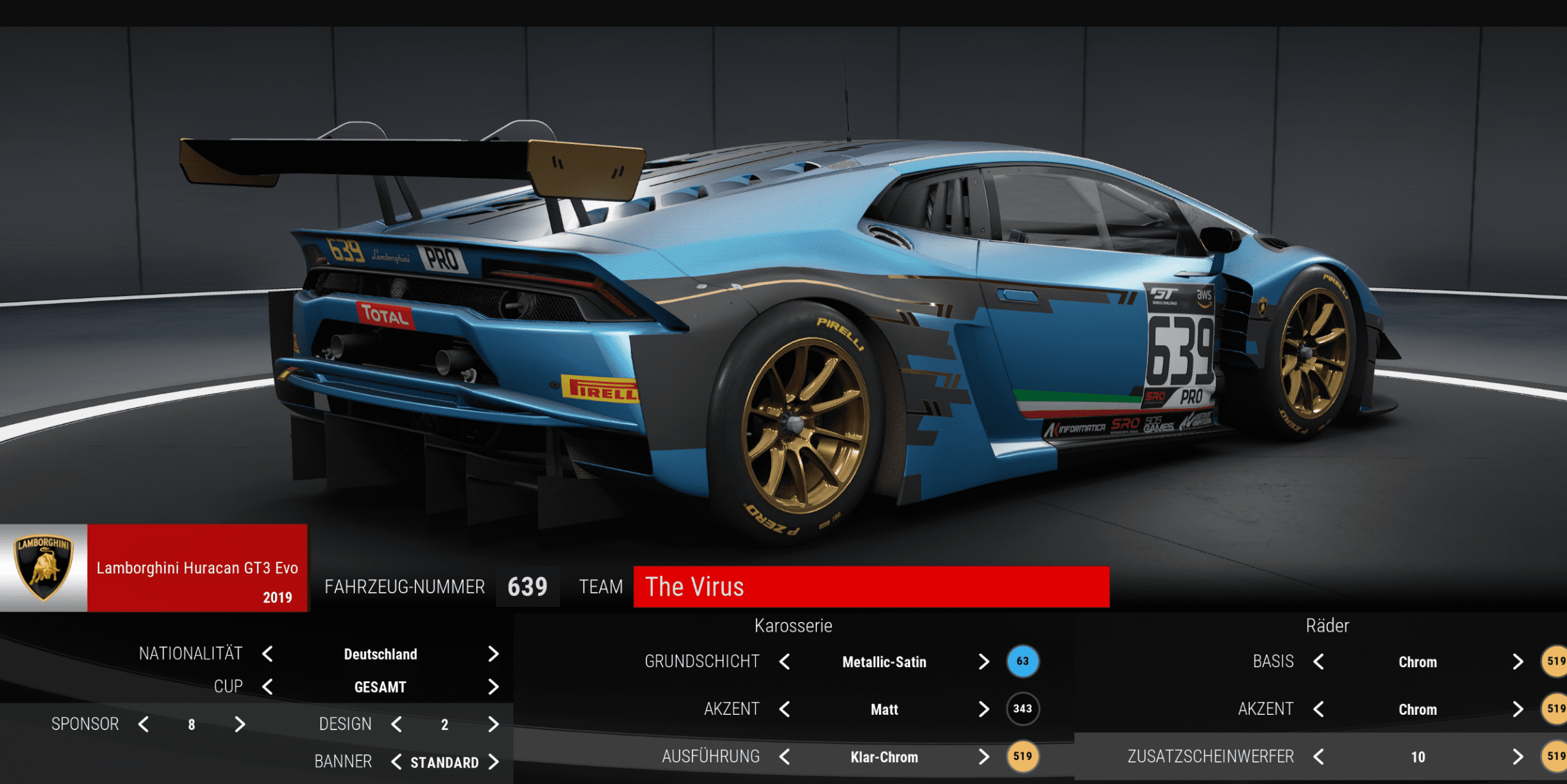Cycle Banner to the next option
This screenshot has width=1567, height=784.
[x=494, y=762]
